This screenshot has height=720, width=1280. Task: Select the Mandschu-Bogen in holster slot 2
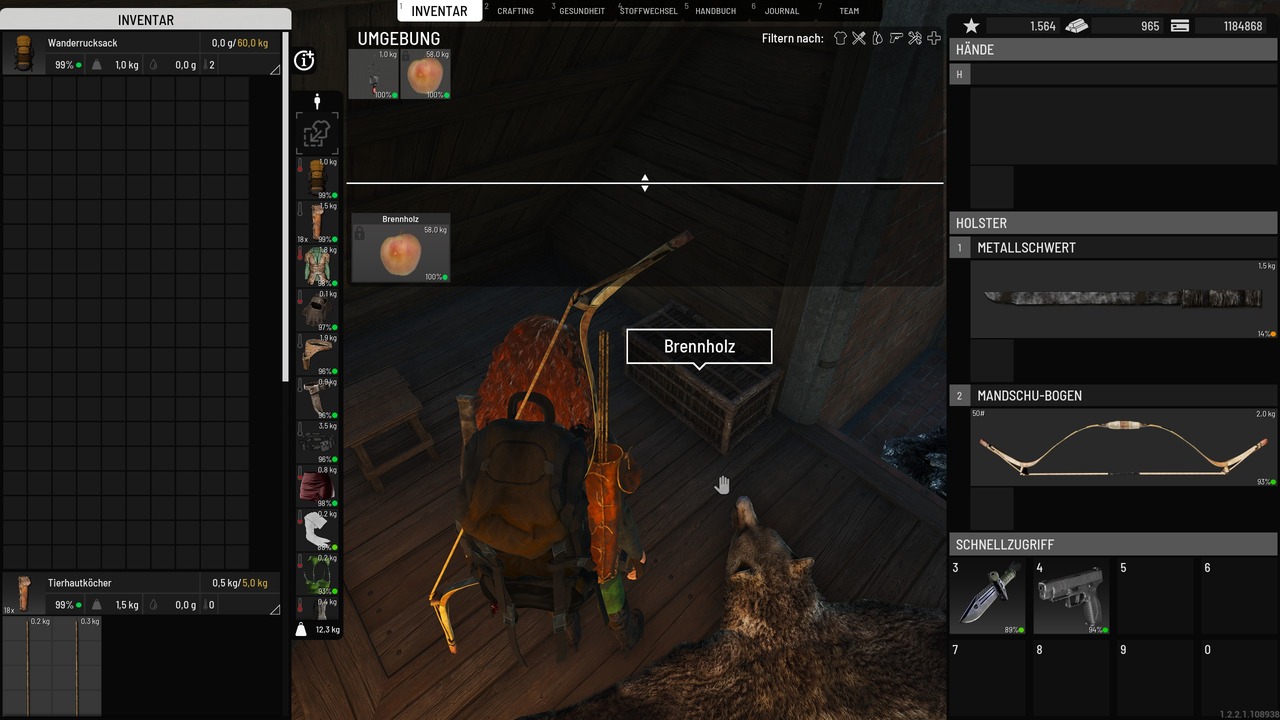(x=1122, y=446)
